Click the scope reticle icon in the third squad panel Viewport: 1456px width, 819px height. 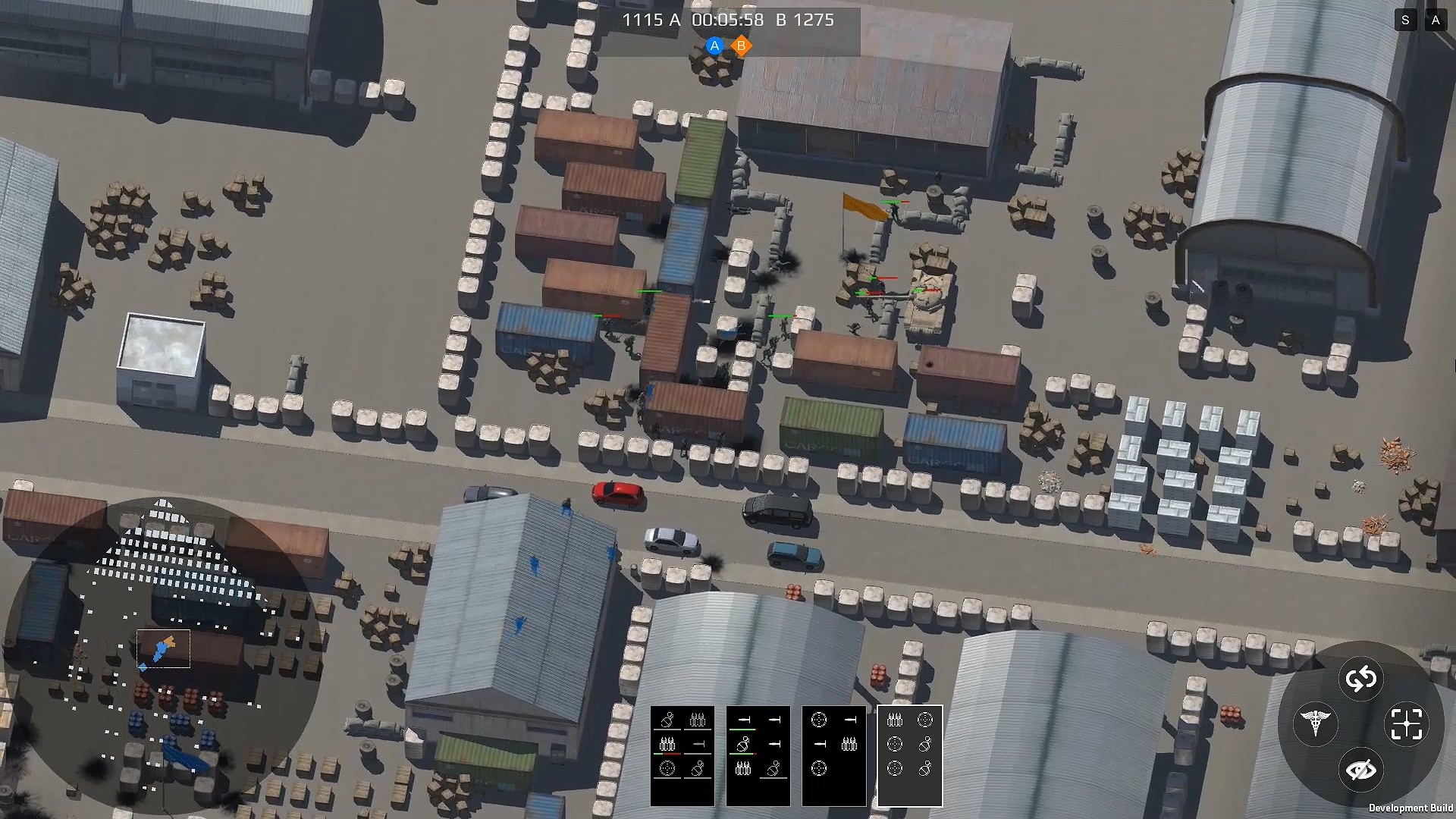point(819,719)
